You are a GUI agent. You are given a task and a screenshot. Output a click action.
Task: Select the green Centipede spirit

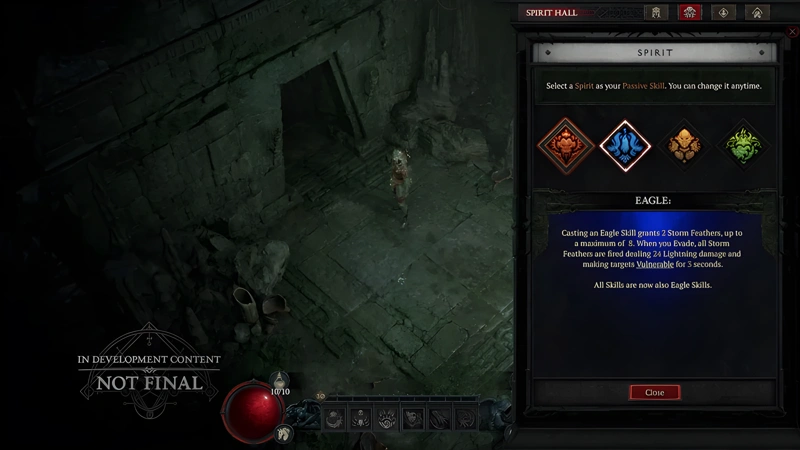coord(744,145)
